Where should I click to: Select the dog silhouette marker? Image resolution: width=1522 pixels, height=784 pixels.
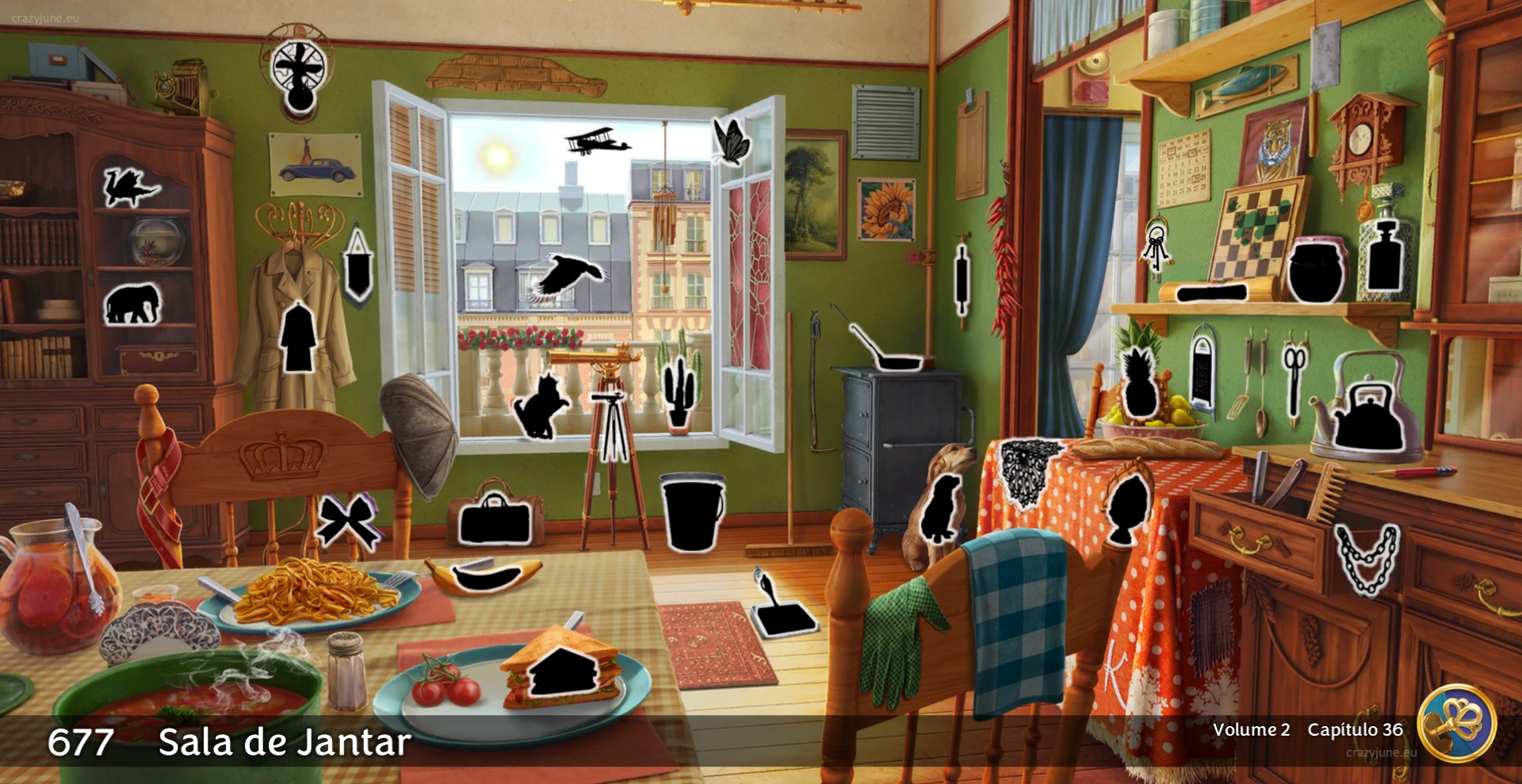(x=941, y=508)
